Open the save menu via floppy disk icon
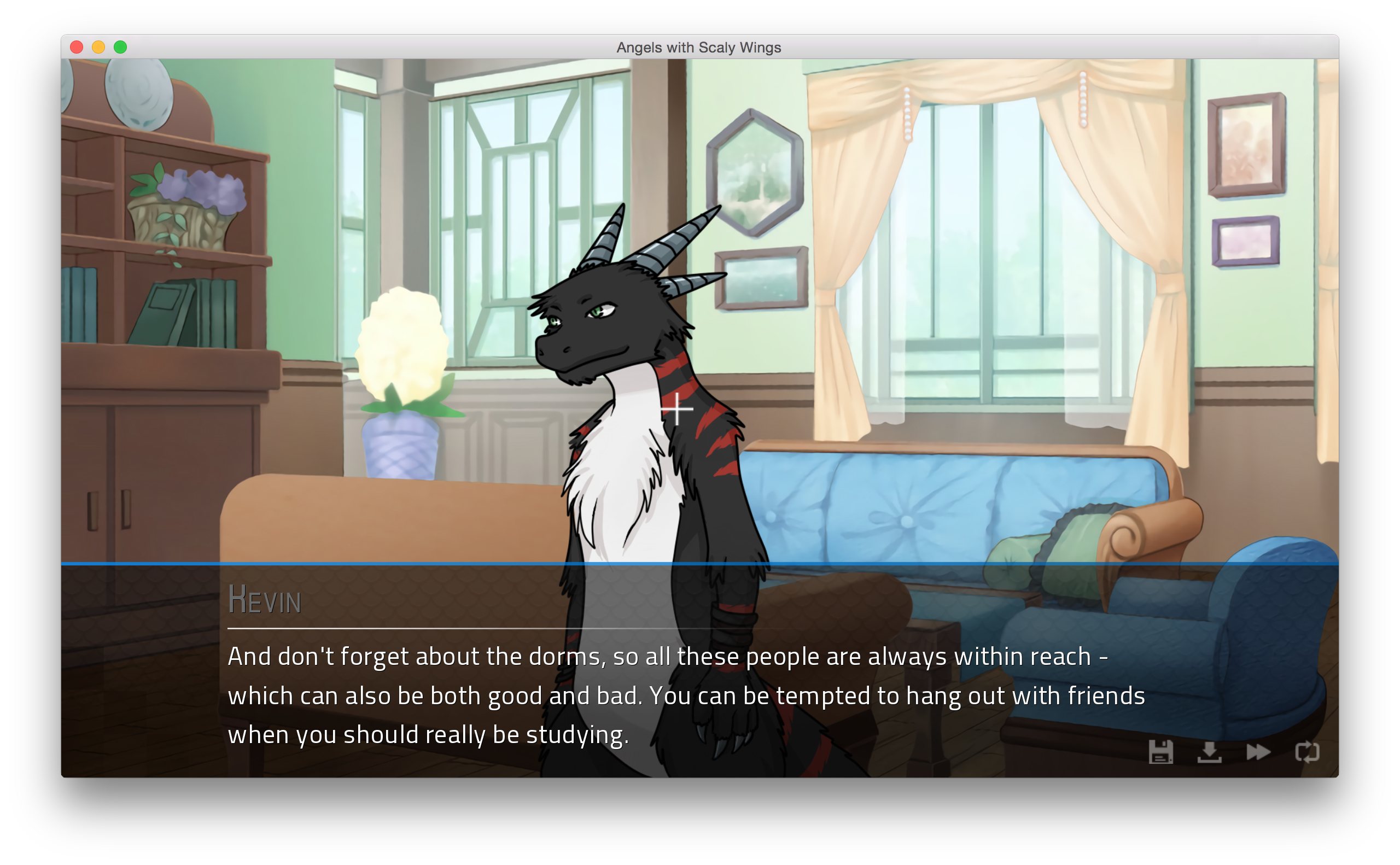The width and height of the screenshot is (1400, 865). tap(1160, 752)
